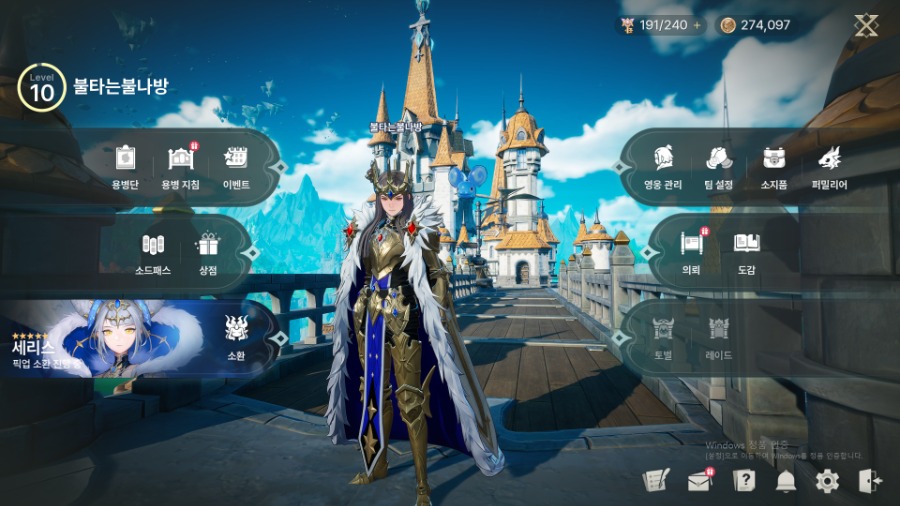900x506 pixels.
Task: Show the 이벤트 events calendar
Action: (x=236, y=164)
